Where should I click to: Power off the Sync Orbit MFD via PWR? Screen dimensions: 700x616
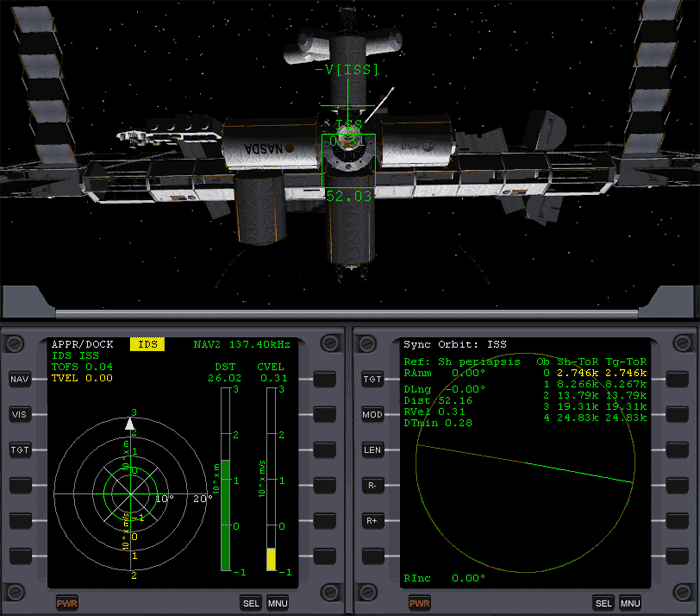421,603
